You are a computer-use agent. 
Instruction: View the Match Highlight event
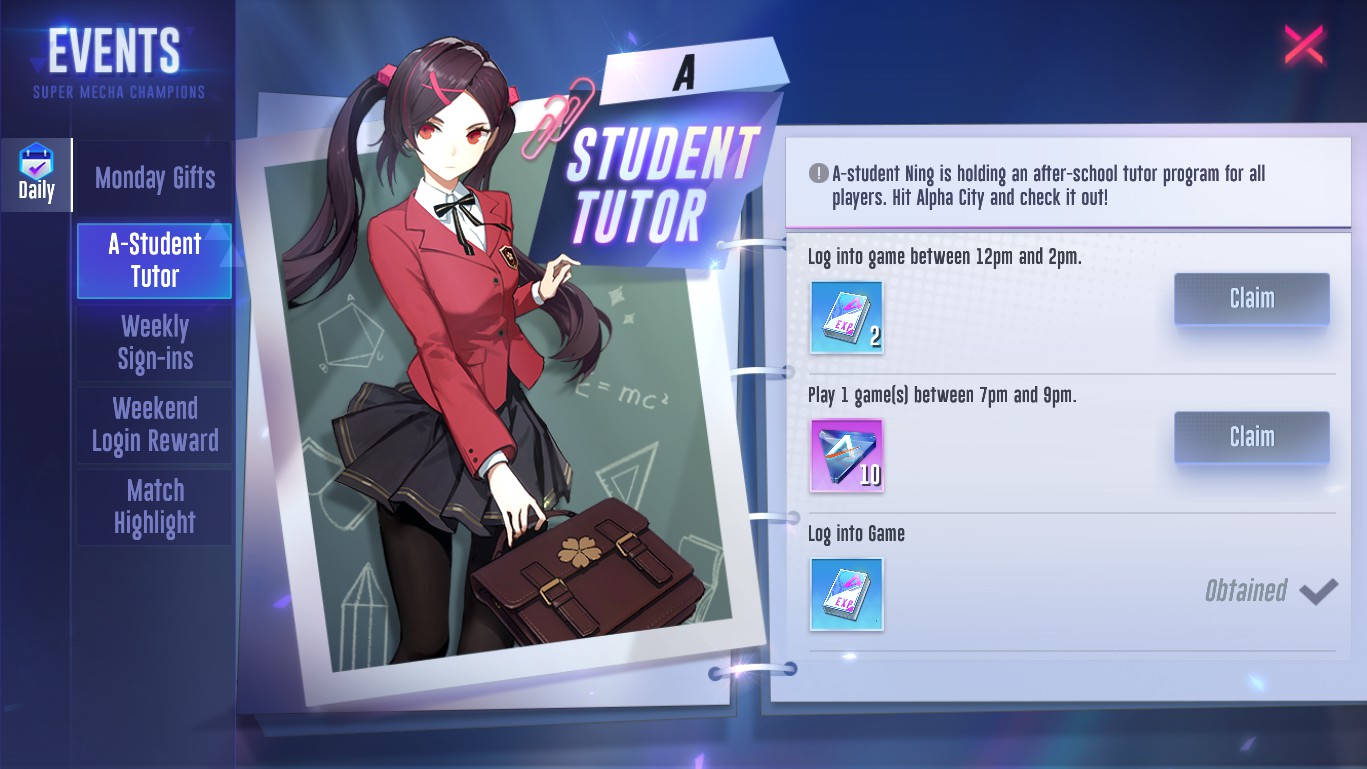click(155, 507)
